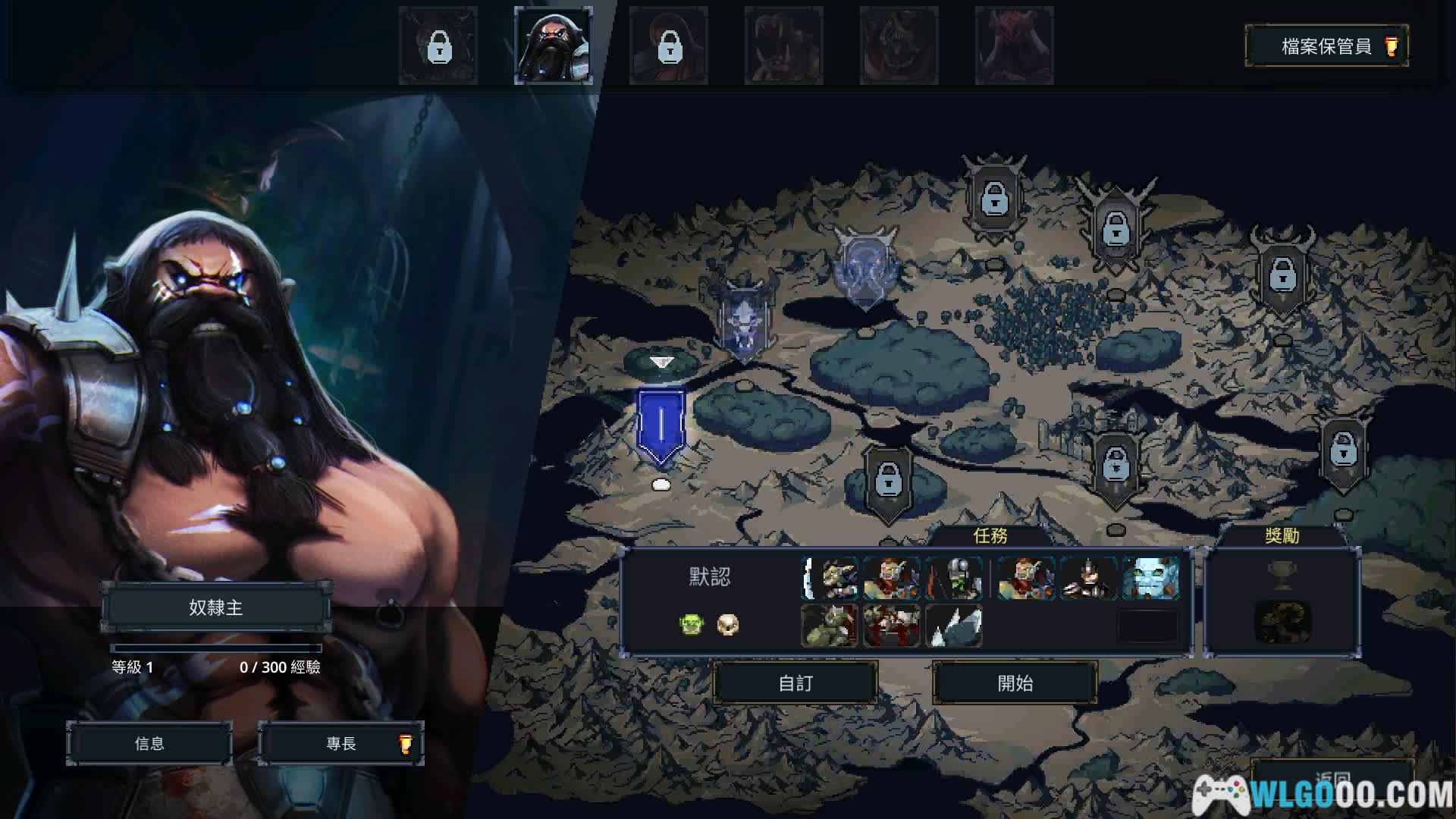This screenshot has height=819, width=1456.
Task: Select the translucent horned beast map shield
Action: [x=865, y=267]
